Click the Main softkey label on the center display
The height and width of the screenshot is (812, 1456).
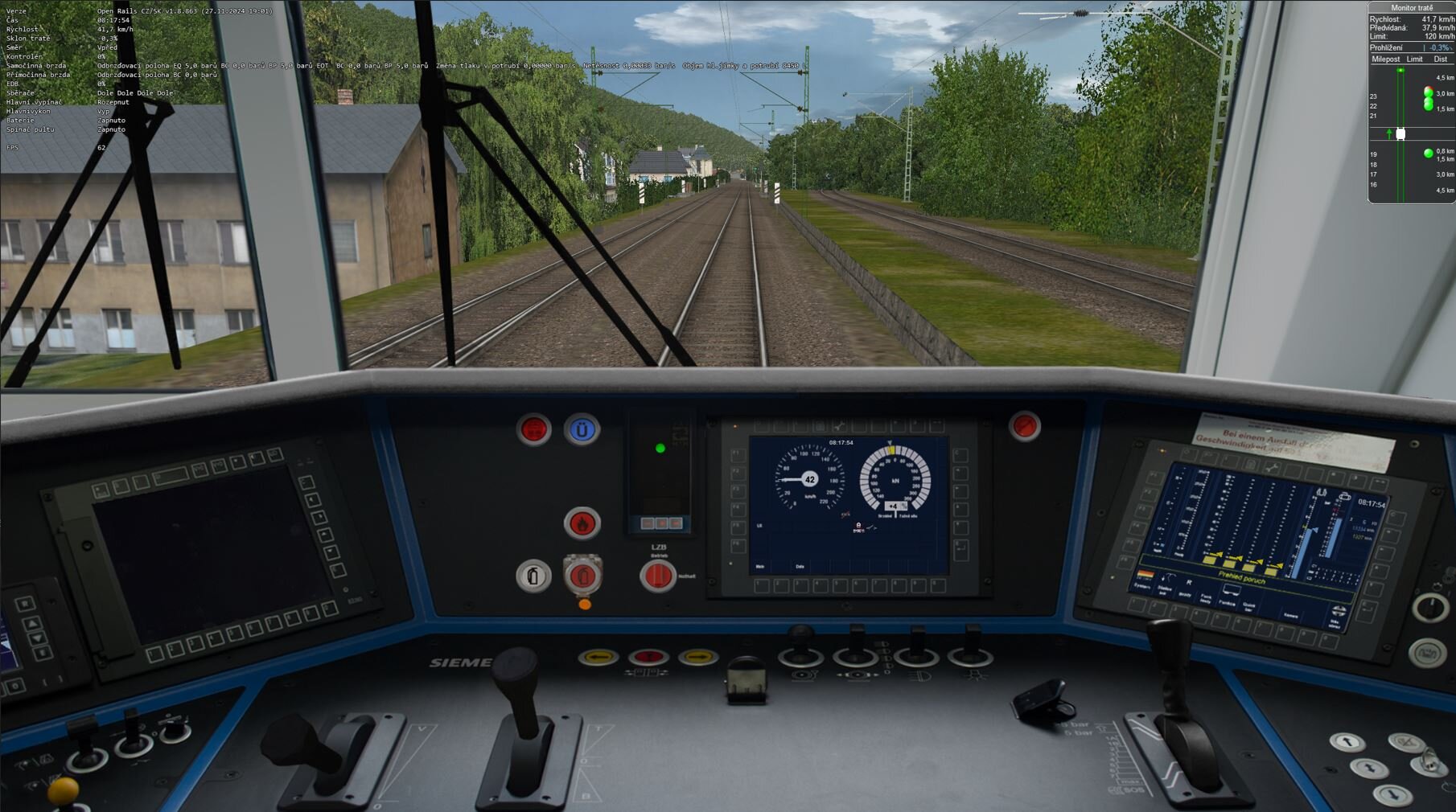(760, 567)
